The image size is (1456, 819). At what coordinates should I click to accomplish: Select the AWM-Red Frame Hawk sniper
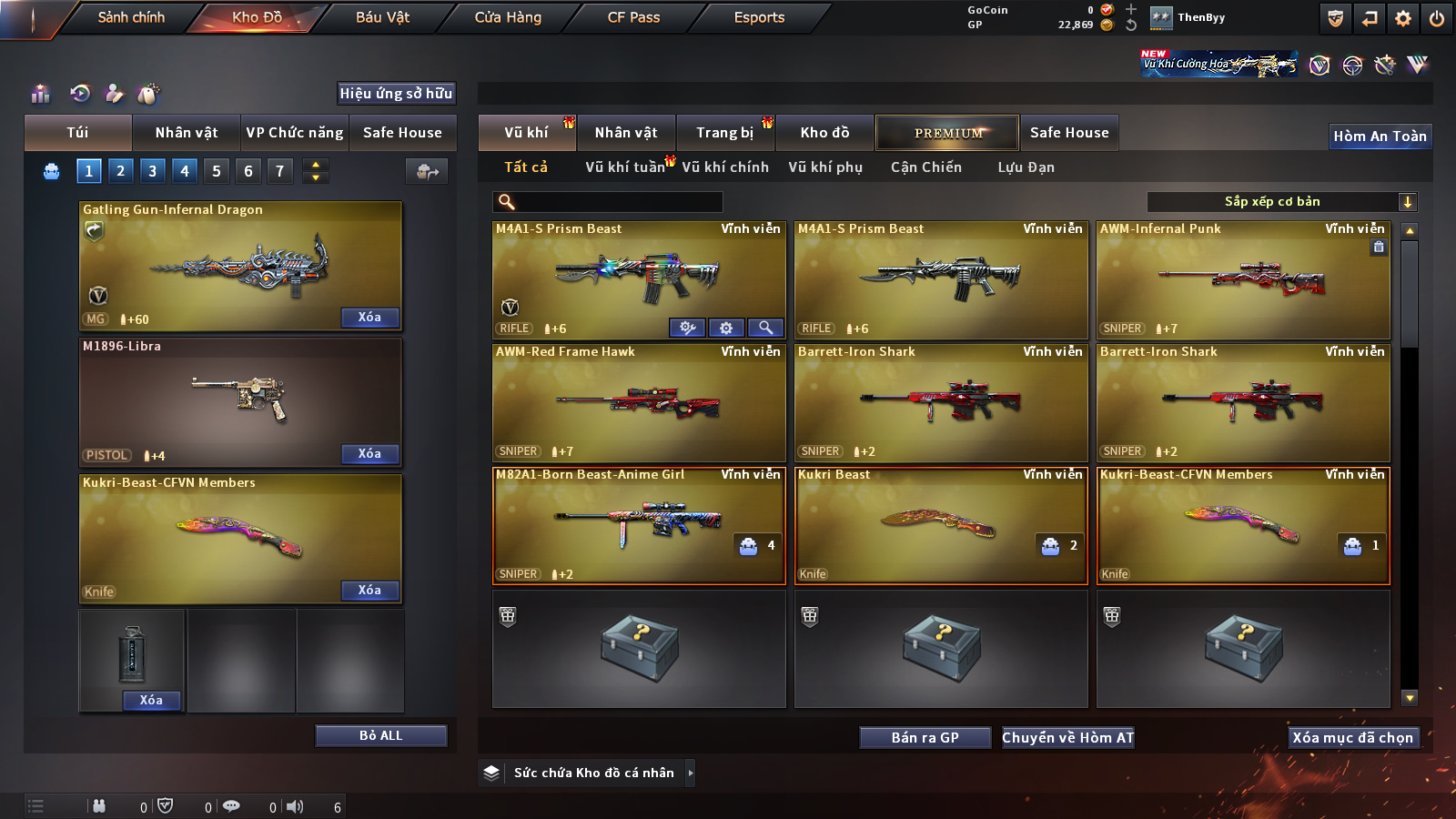638,402
